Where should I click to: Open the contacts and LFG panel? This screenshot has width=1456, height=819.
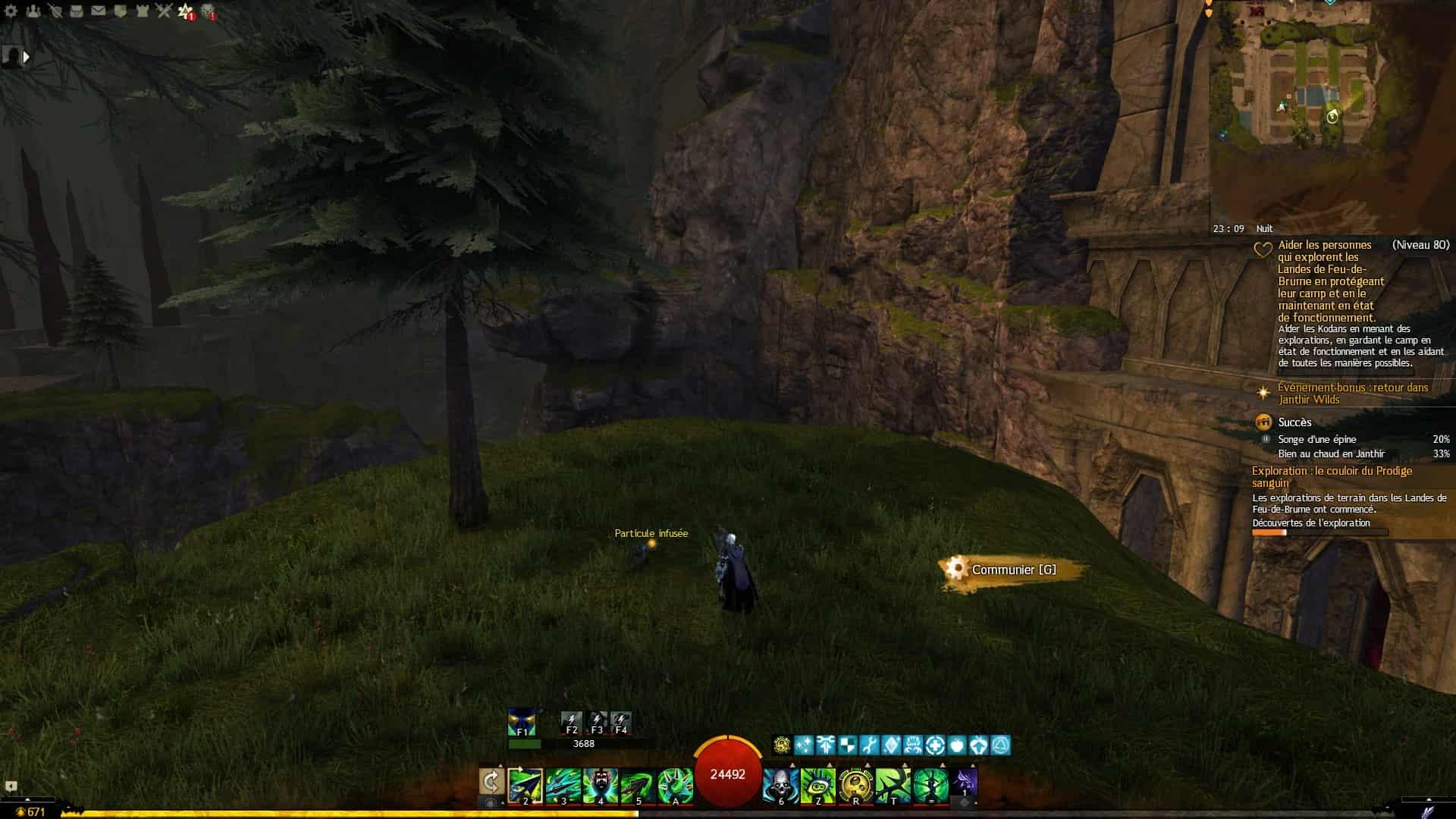point(33,11)
